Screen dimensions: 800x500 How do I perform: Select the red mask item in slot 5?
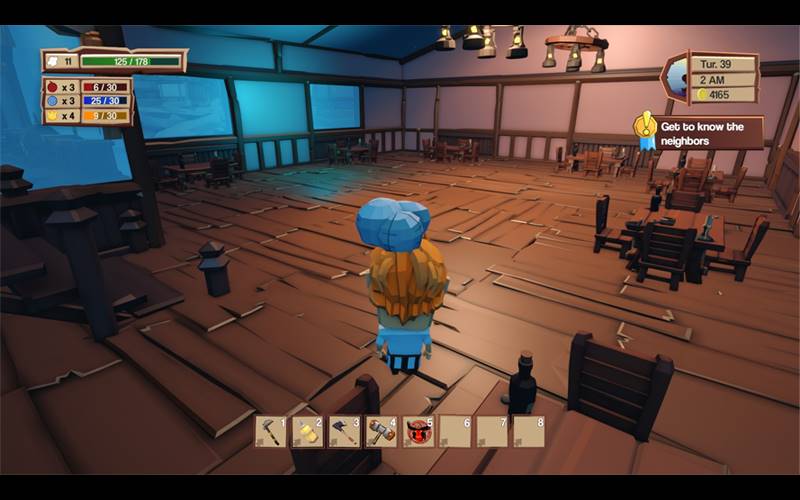click(x=419, y=431)
